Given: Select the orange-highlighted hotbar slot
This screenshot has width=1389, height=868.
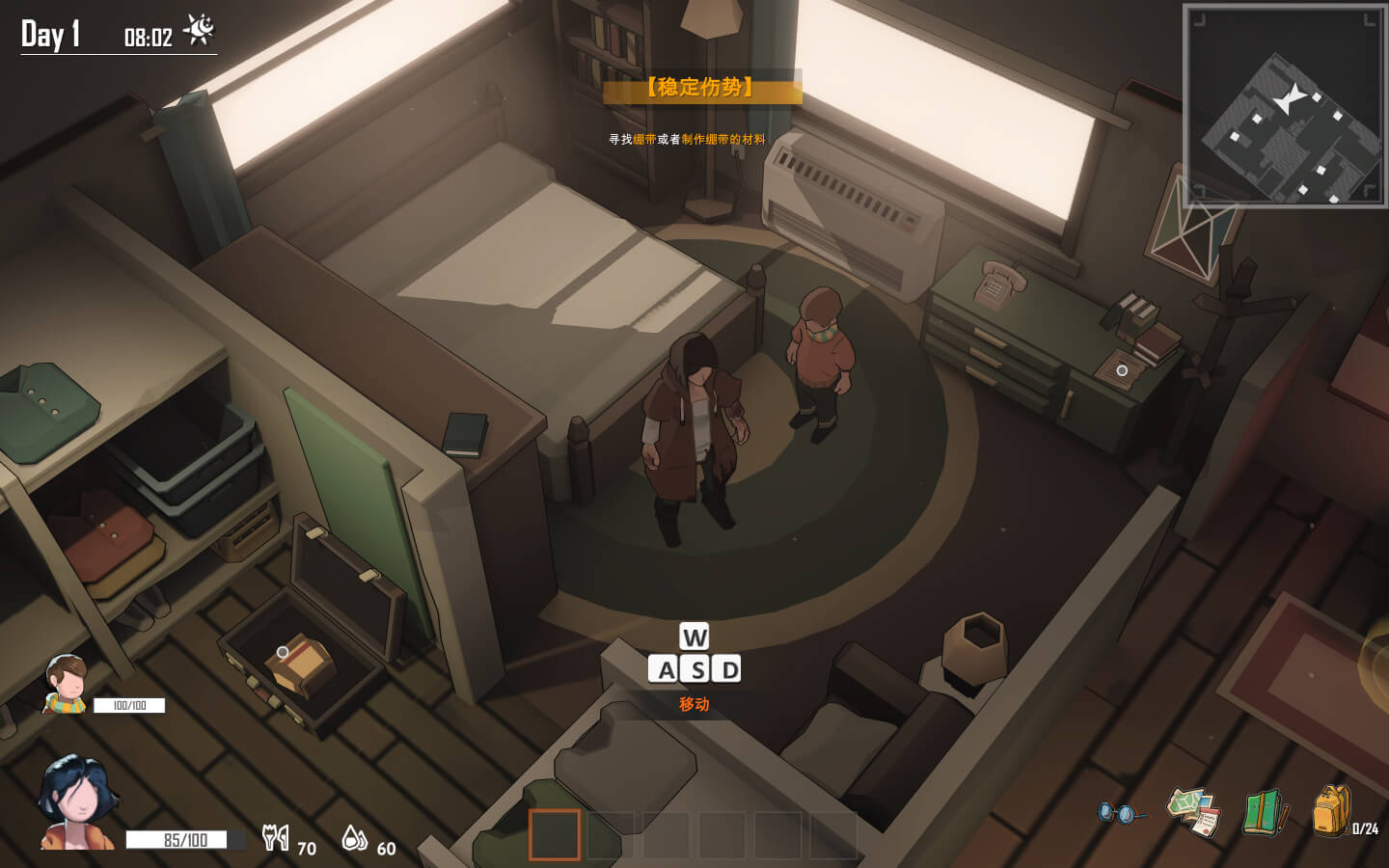Looking at the screenshot, I should coord(555,834).
